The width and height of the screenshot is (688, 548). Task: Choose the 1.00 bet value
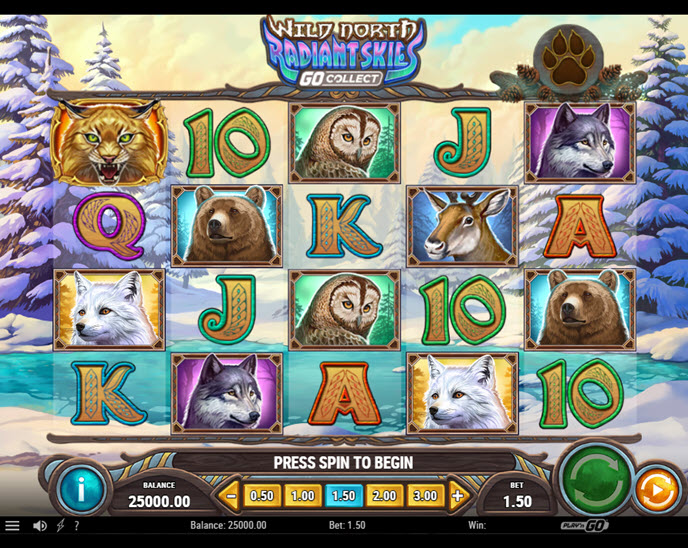[303, 495]
